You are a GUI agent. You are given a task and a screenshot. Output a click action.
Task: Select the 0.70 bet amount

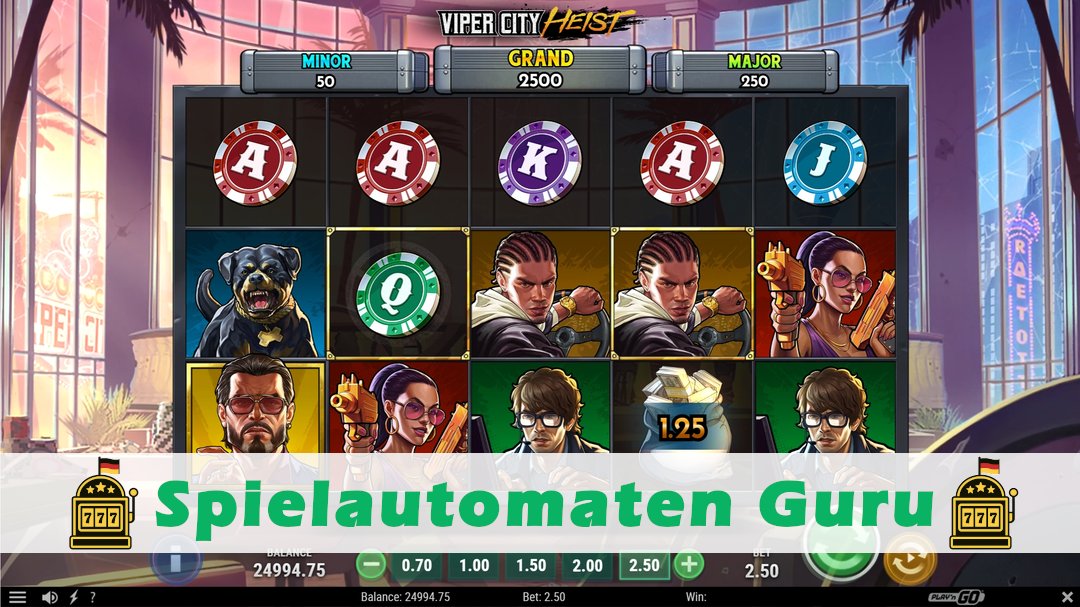click(x=416, y=565)
